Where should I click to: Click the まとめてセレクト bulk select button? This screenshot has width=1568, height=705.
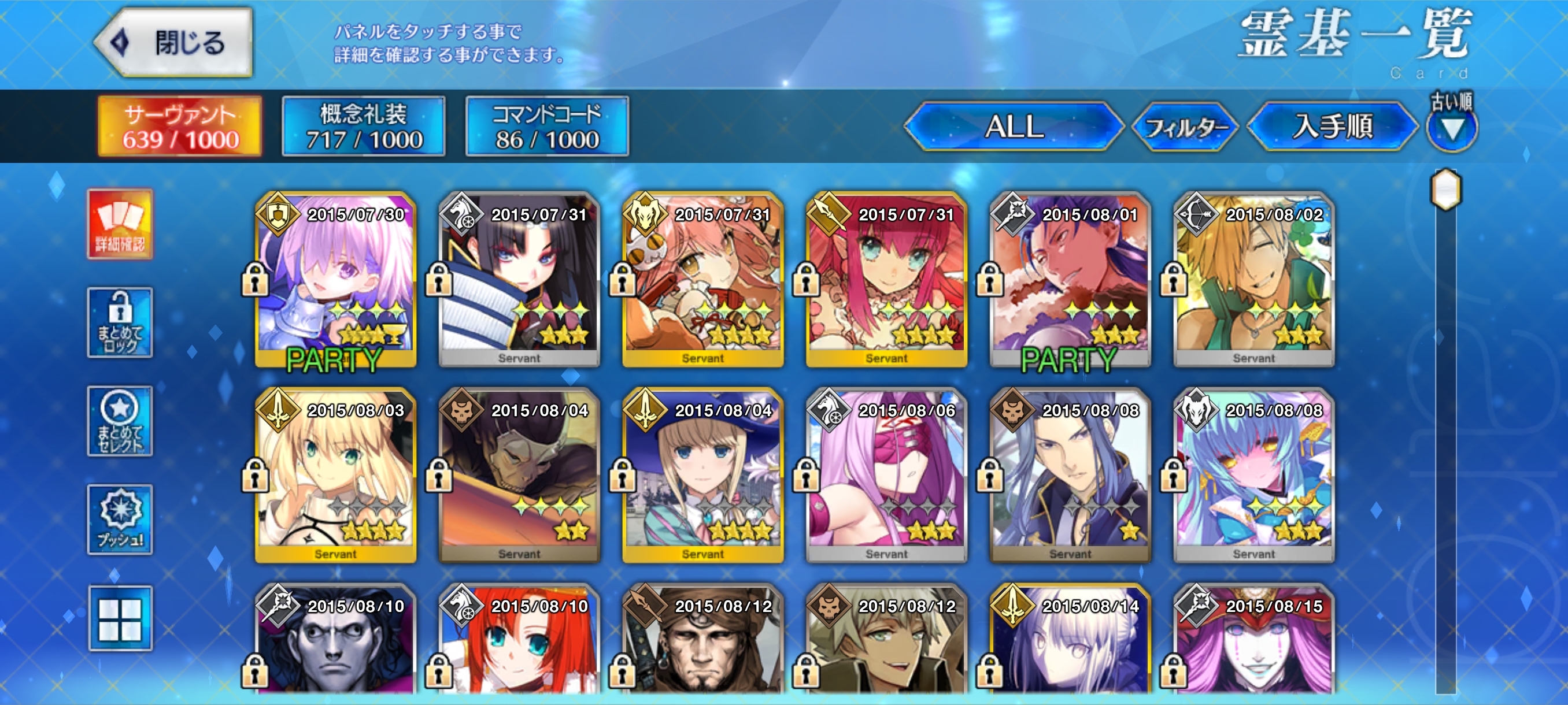(120, 421)
